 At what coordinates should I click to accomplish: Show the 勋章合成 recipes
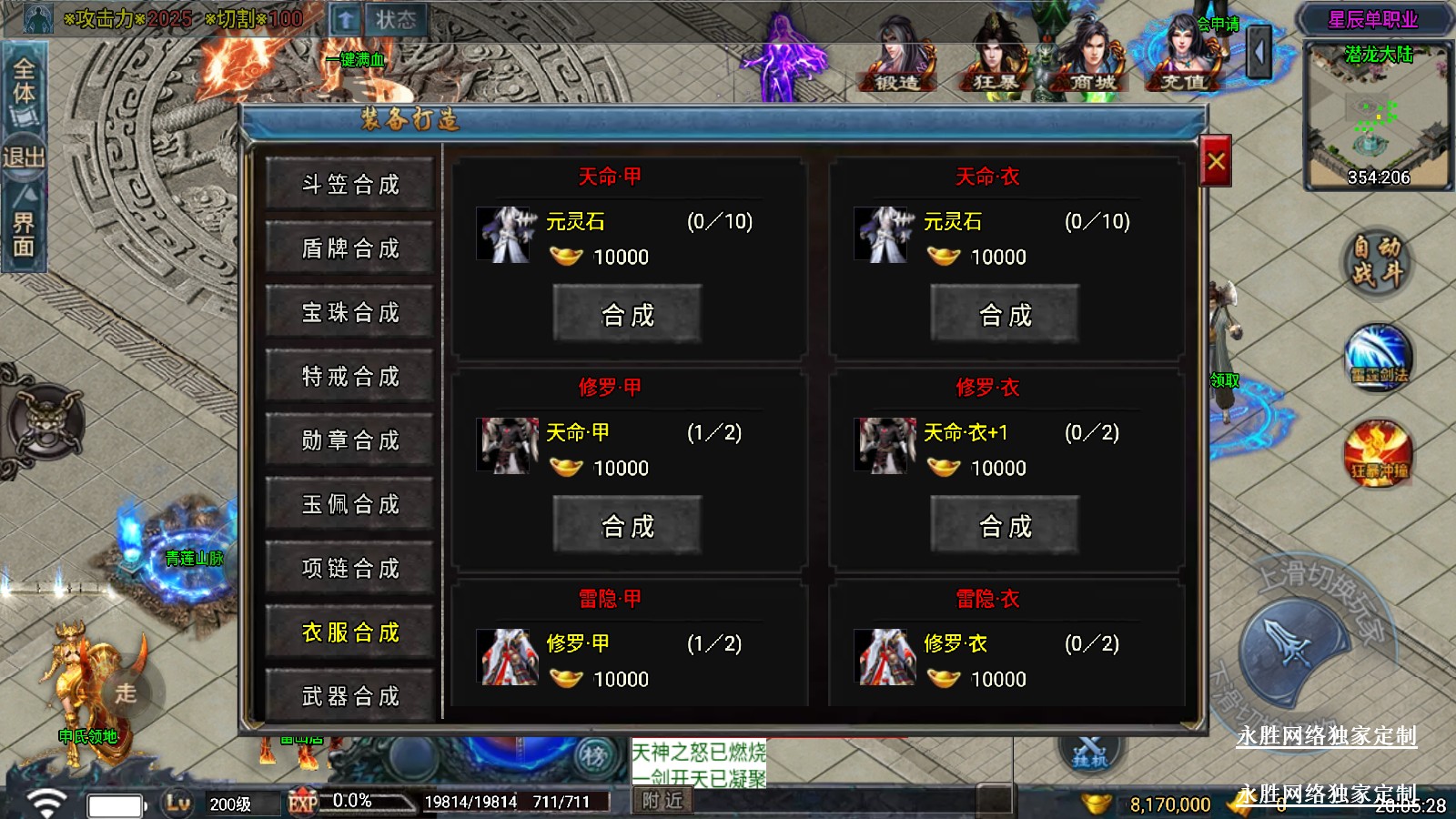click(350, 440)
